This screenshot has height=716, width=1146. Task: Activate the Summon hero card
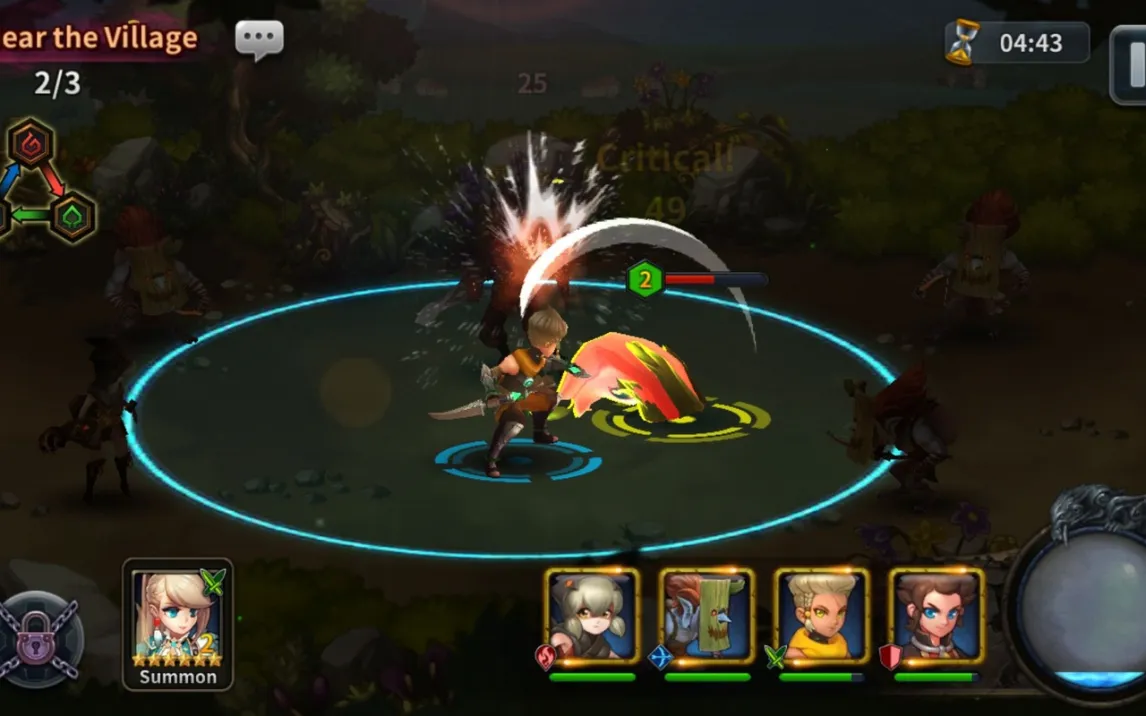(178, 623)
